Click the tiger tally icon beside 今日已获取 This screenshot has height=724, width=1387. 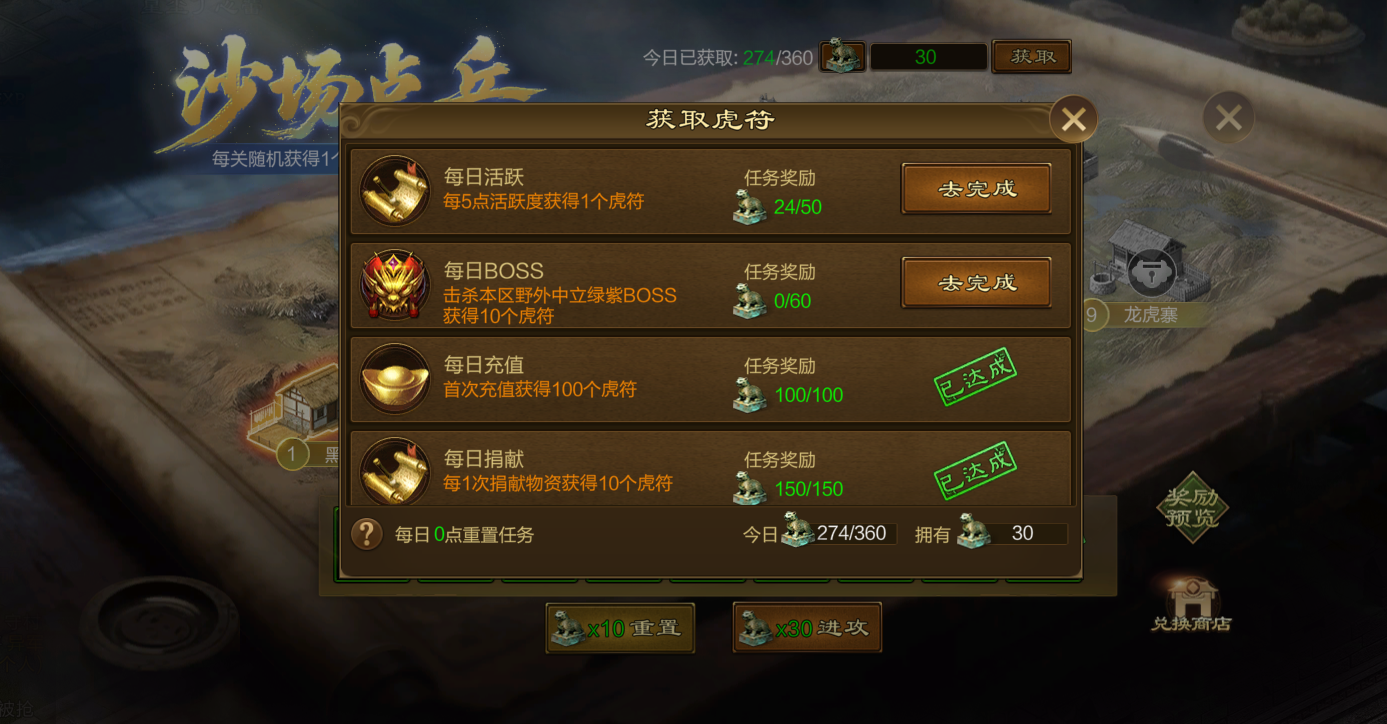pyautogui.click(x=841, y=57)
